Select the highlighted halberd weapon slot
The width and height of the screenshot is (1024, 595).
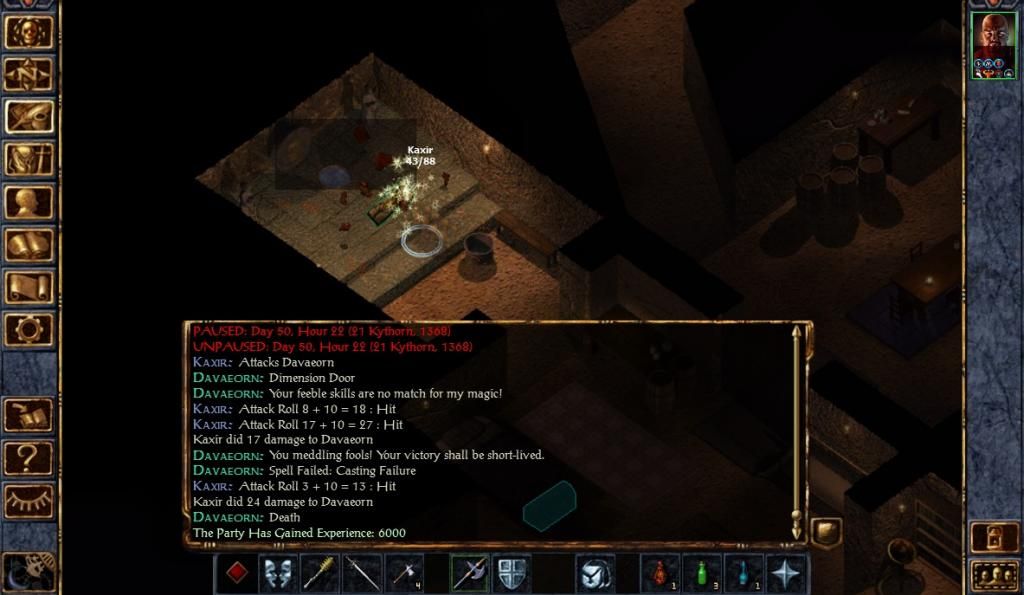click(469, 574)
